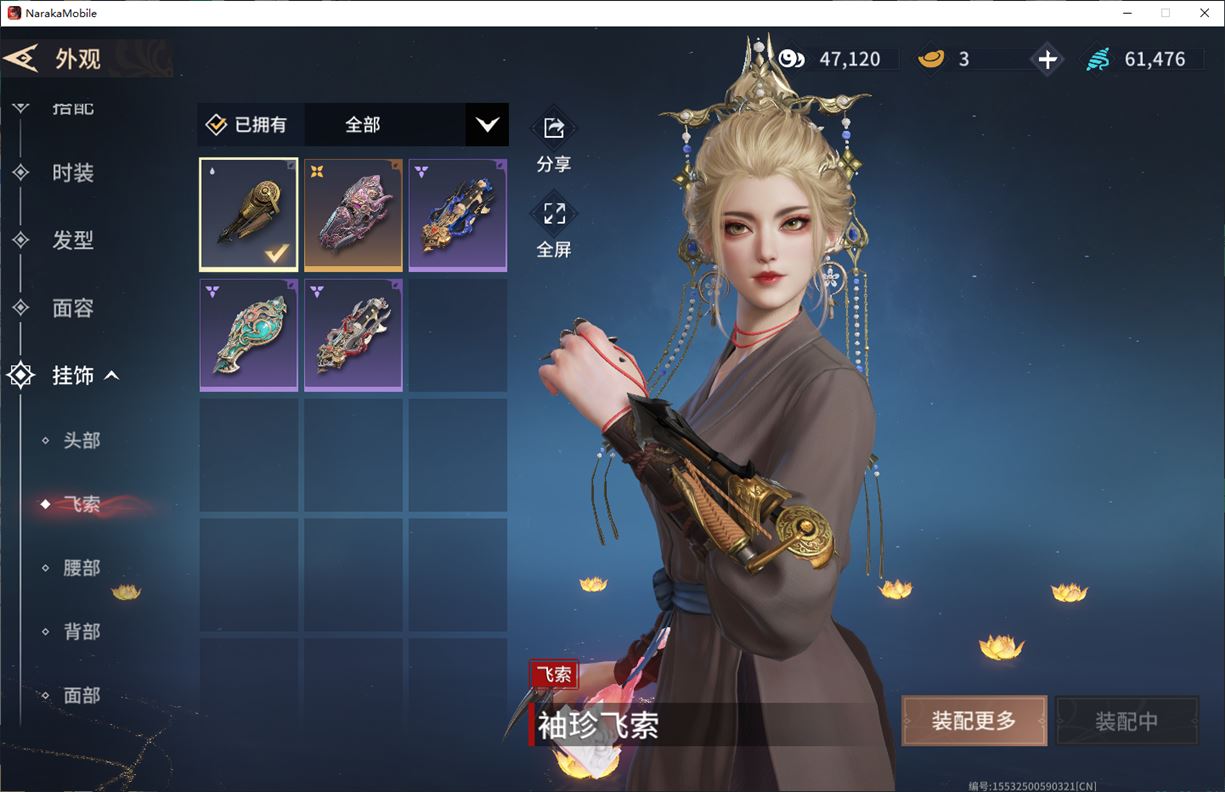Go back using the 外观 arrow
The height and width of the screenshot is (792, 1225).
pos(22,58)
